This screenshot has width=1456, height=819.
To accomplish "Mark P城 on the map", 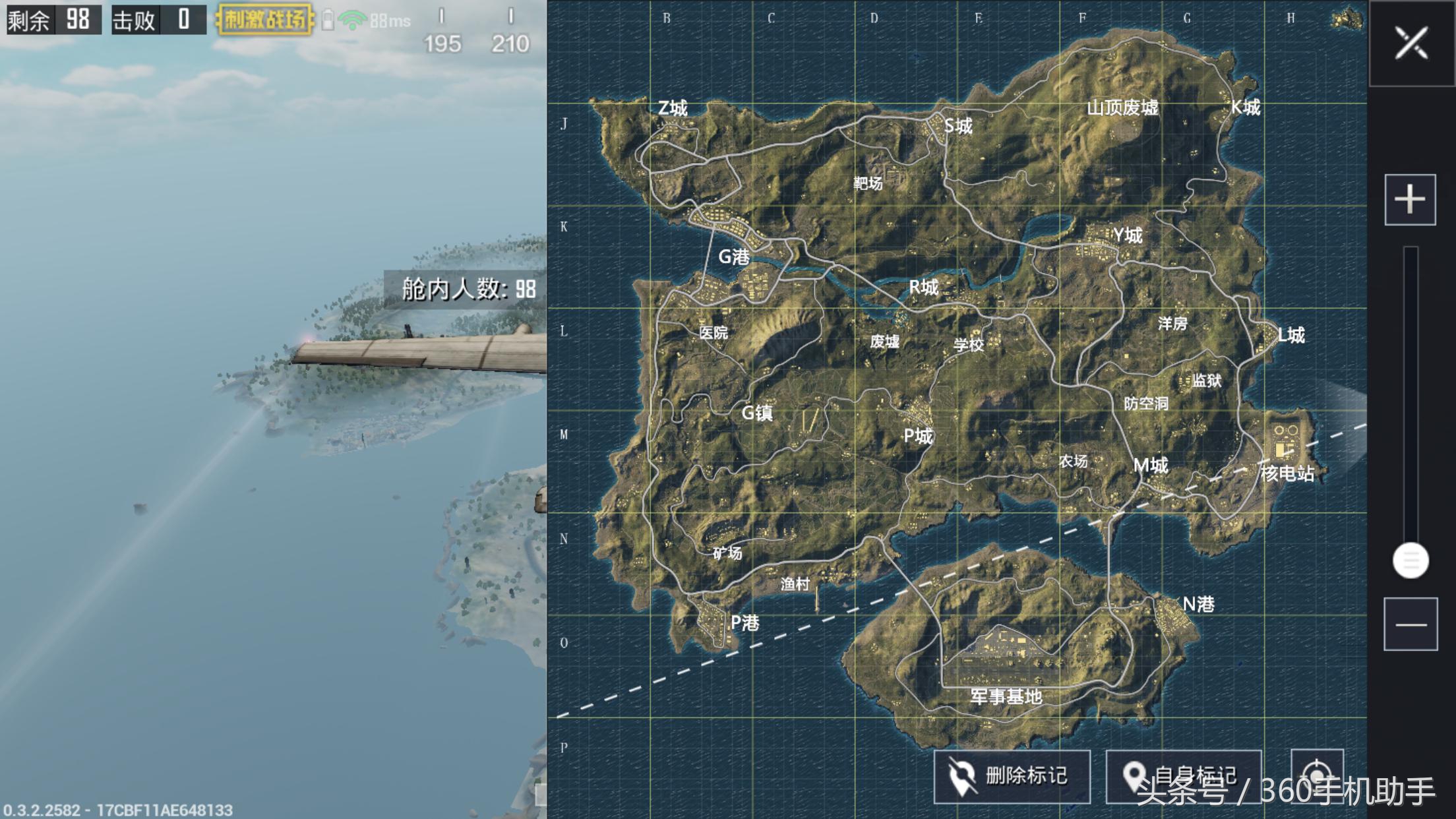I will point(918,435).
